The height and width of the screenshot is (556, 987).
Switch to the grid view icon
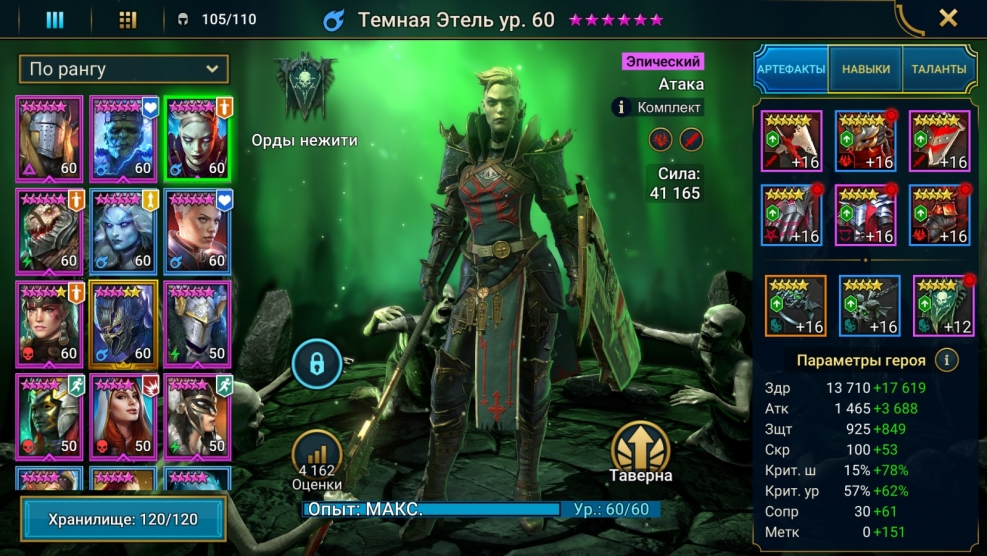[x=128, y=19]
